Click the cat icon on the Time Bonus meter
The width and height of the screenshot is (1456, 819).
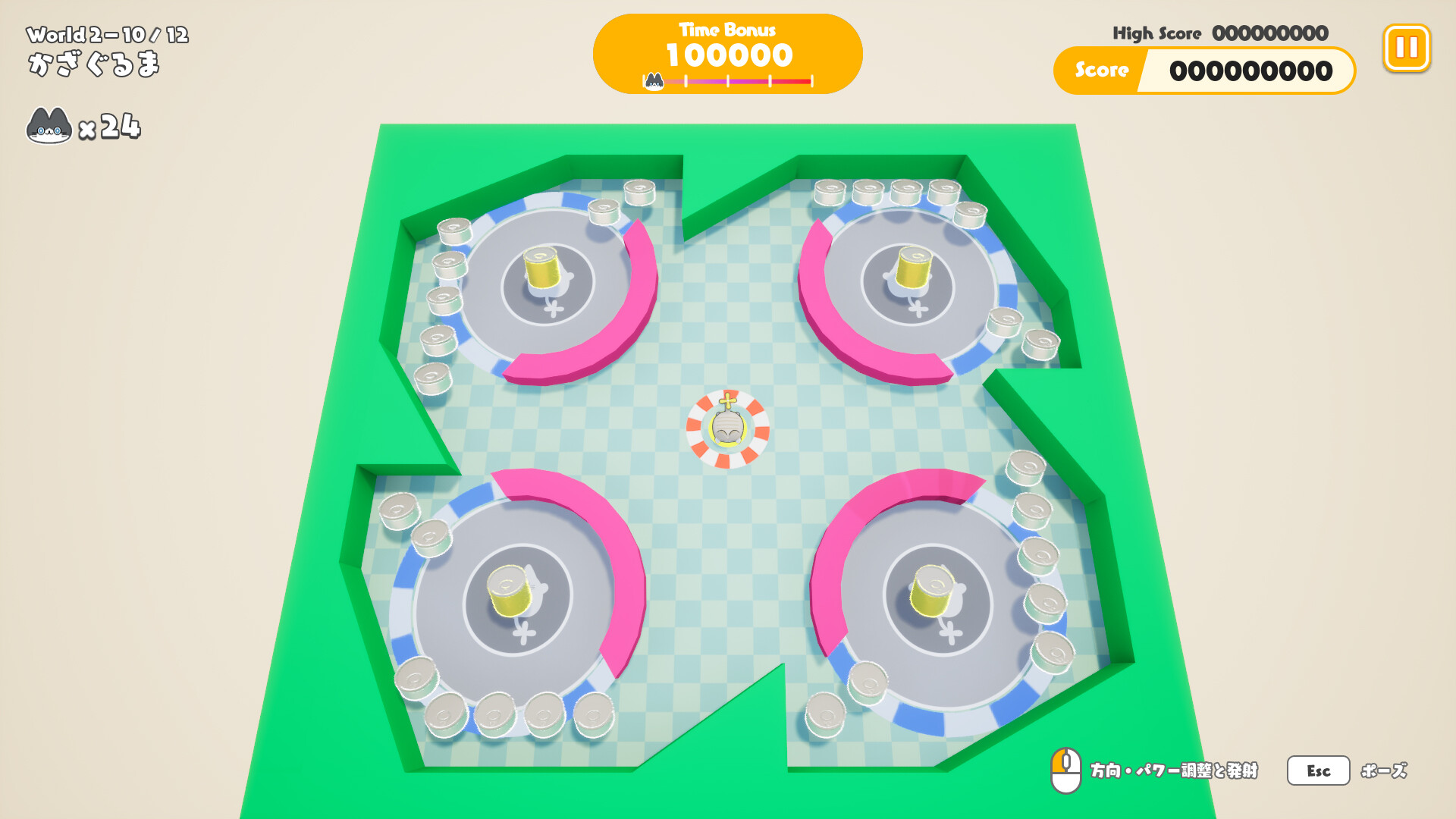click(x=654, y=80)
